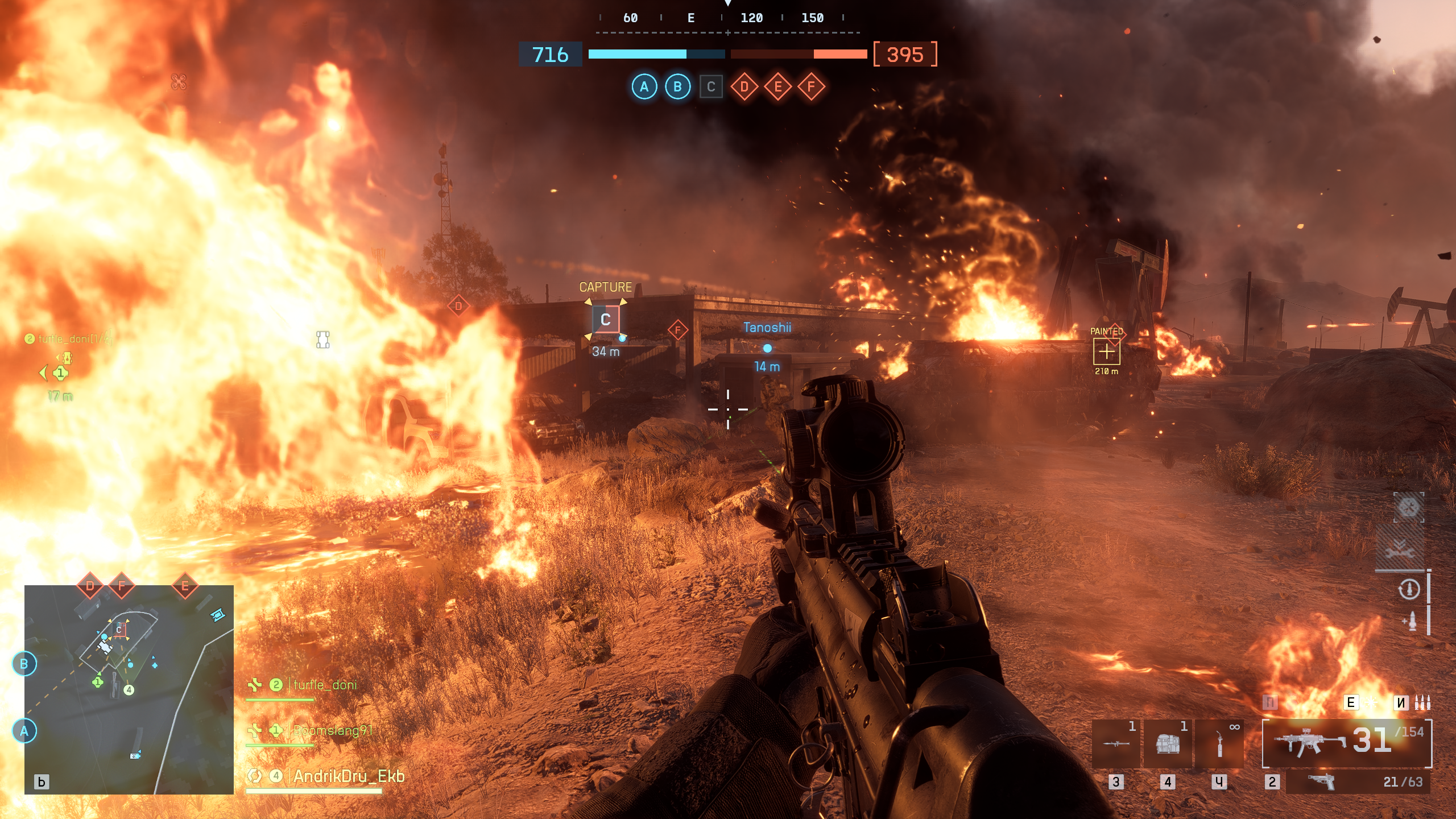The height and width of the screenshot is (819, 1456).
Task: Select Boomslang91 in the squad list
Action: coord(332,730)
